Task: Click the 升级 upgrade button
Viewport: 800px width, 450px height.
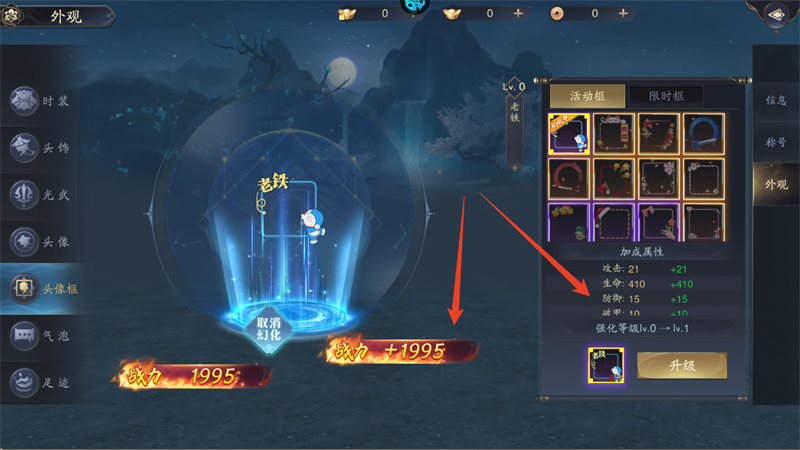Action: [x=681, y=365]
